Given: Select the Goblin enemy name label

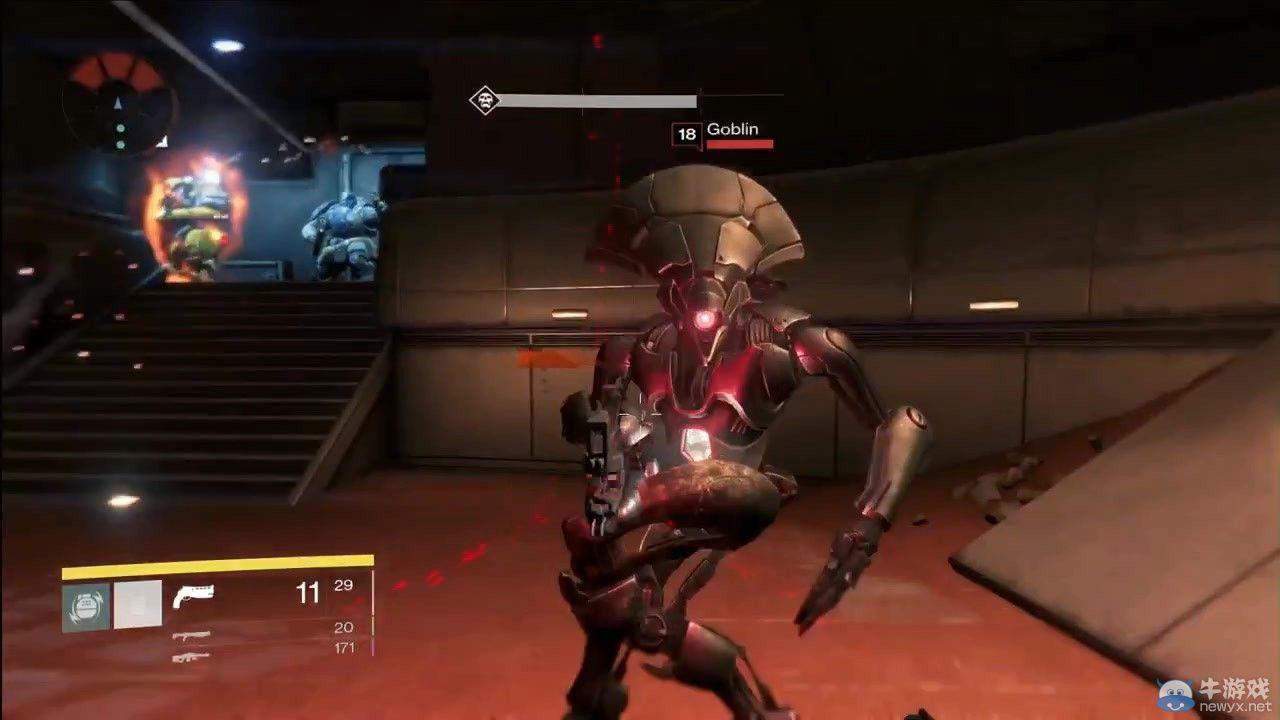Looking at the screenshot, I should tap(734, 129).
